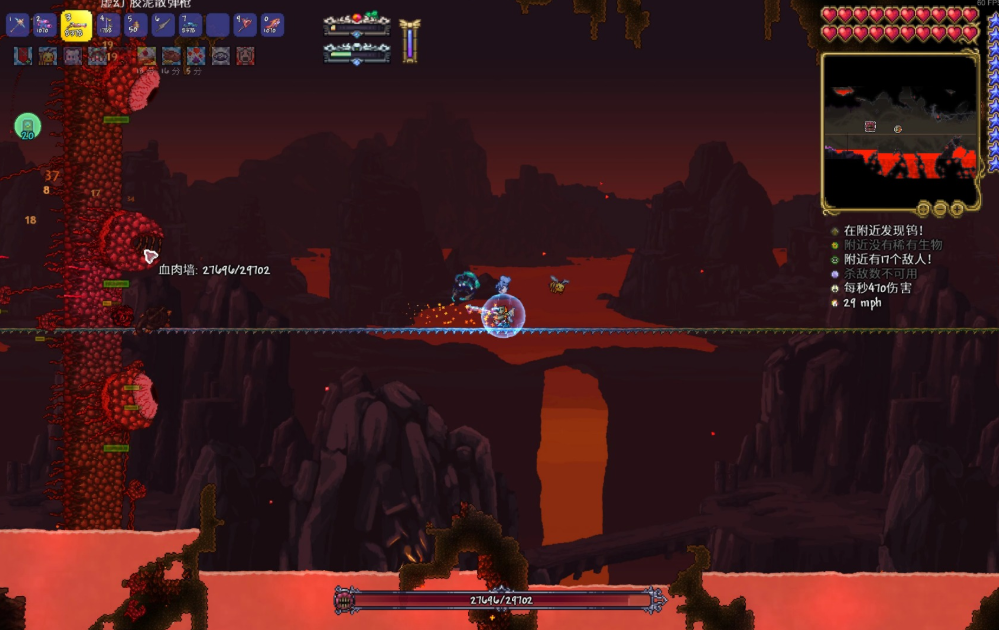999x630 pixels.
Task: Select hotbar slot 1 with the pickaxe
Action: coord(18,25)
